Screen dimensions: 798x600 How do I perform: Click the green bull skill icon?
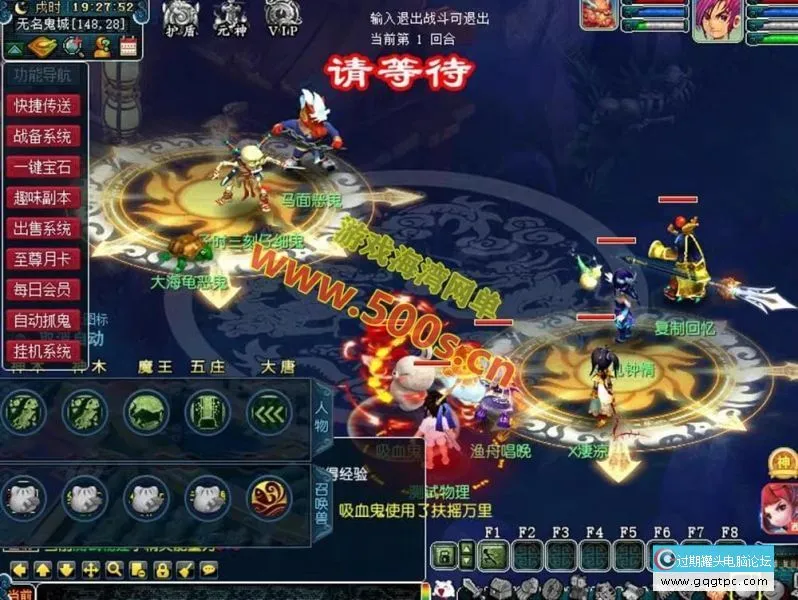(x=146, y=410)
